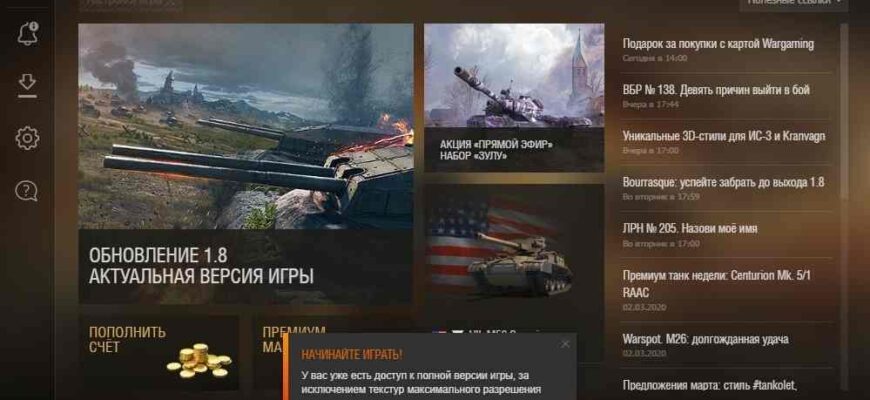Open the downloads arrow icon

(27, 86)
